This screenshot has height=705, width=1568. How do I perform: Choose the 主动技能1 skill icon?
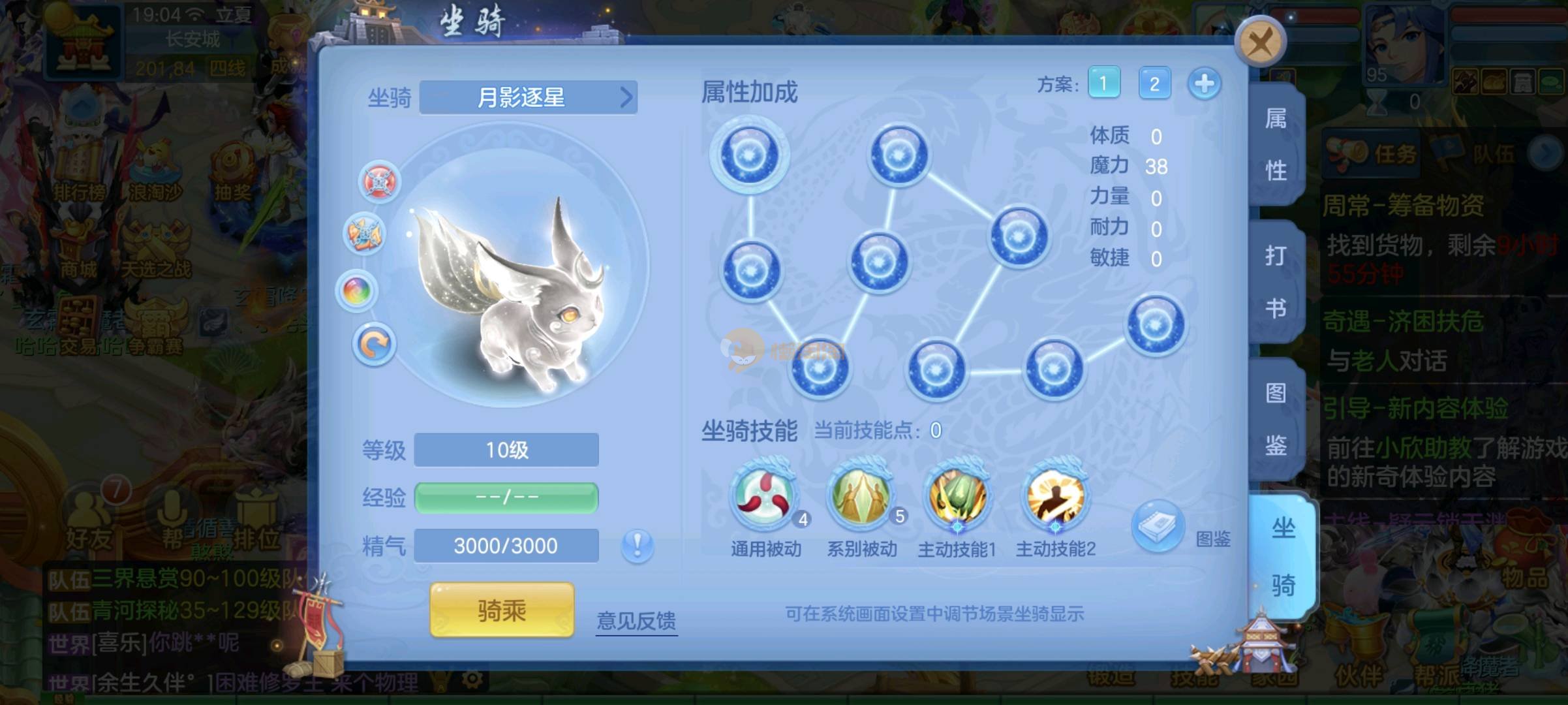[x=957, y=496]
